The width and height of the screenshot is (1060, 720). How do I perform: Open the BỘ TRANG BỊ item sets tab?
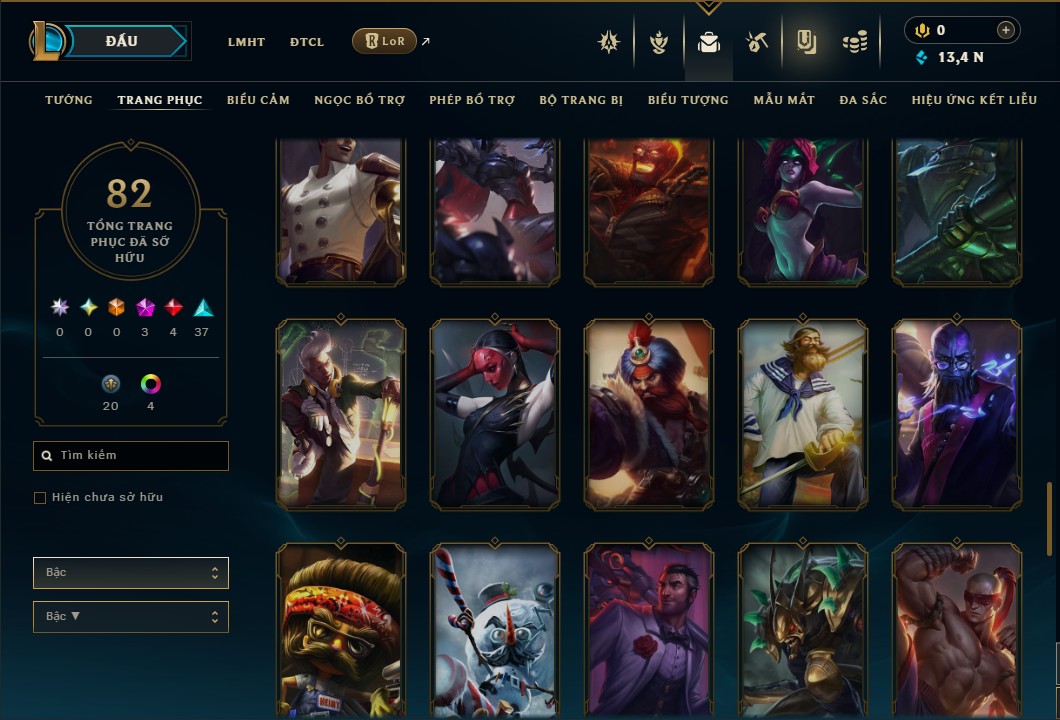coord(581,100)
